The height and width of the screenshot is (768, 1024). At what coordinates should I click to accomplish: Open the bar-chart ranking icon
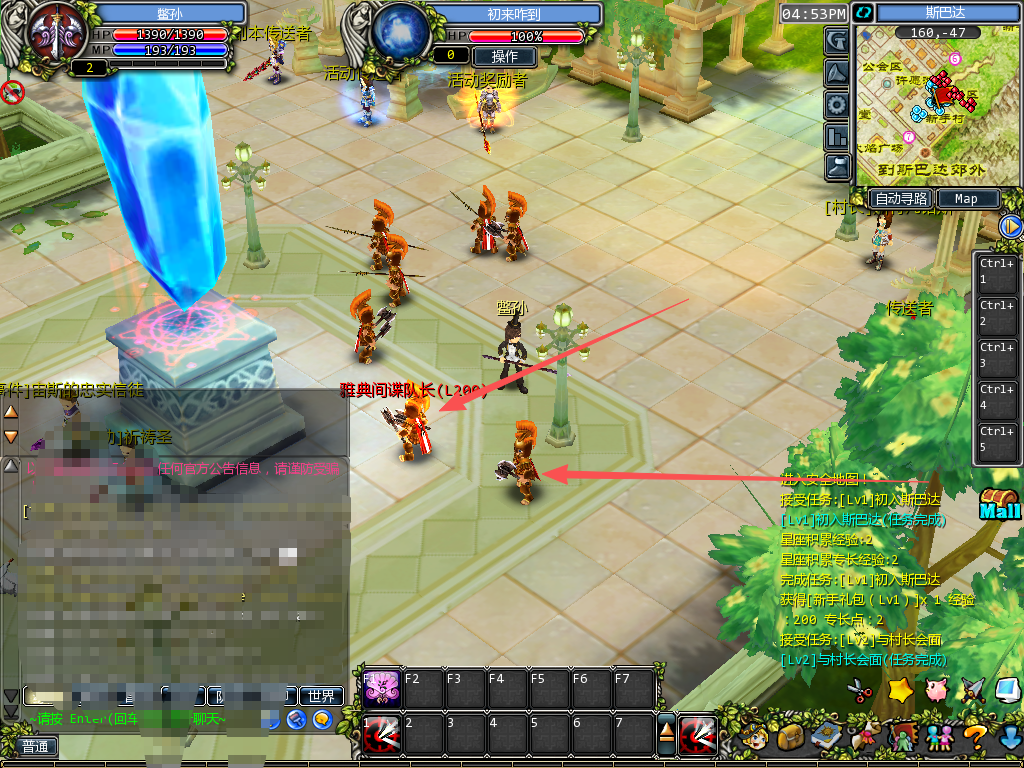point(837,135)
